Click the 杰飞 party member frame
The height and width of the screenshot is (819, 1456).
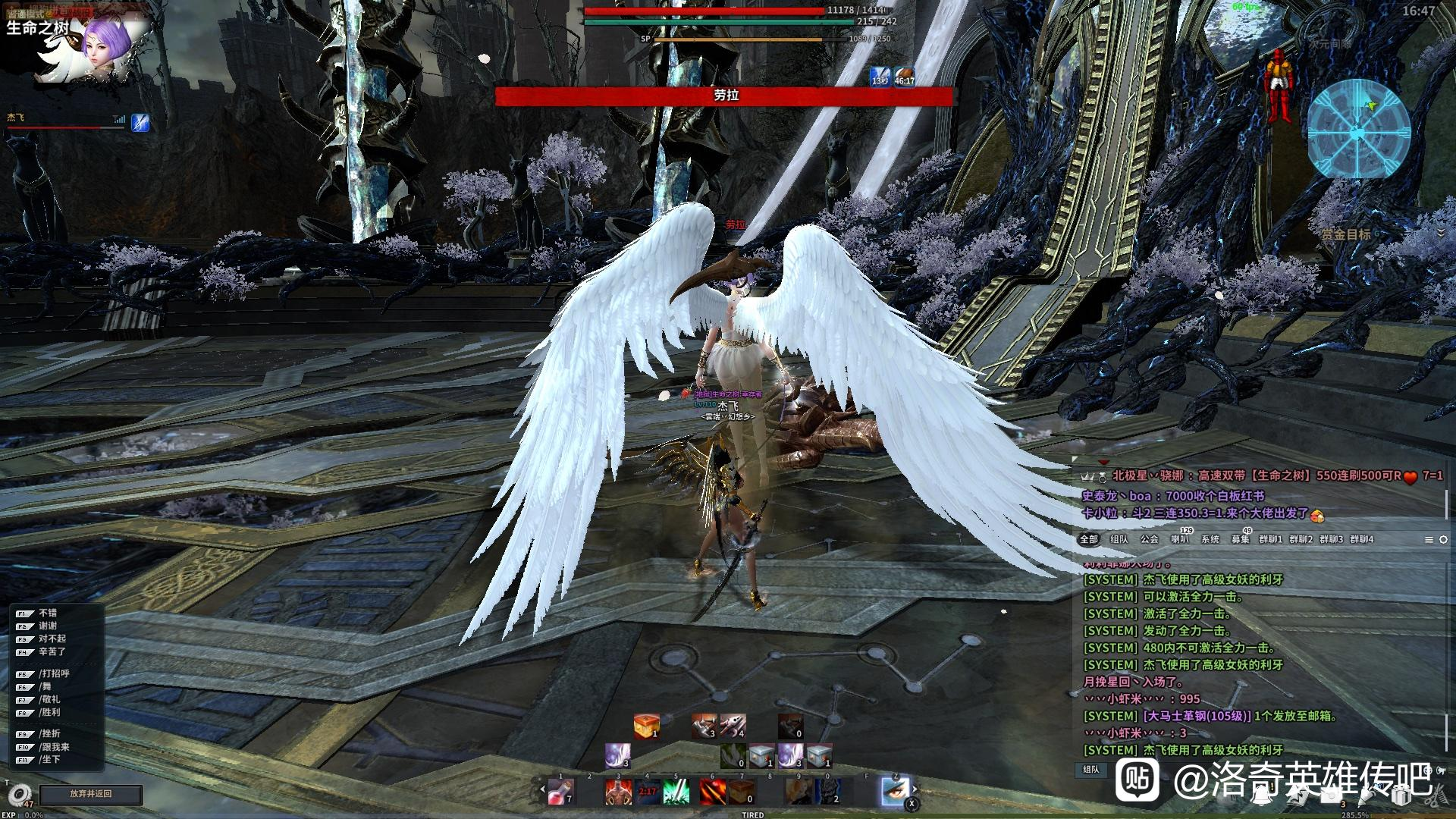(x=64, y=121)
